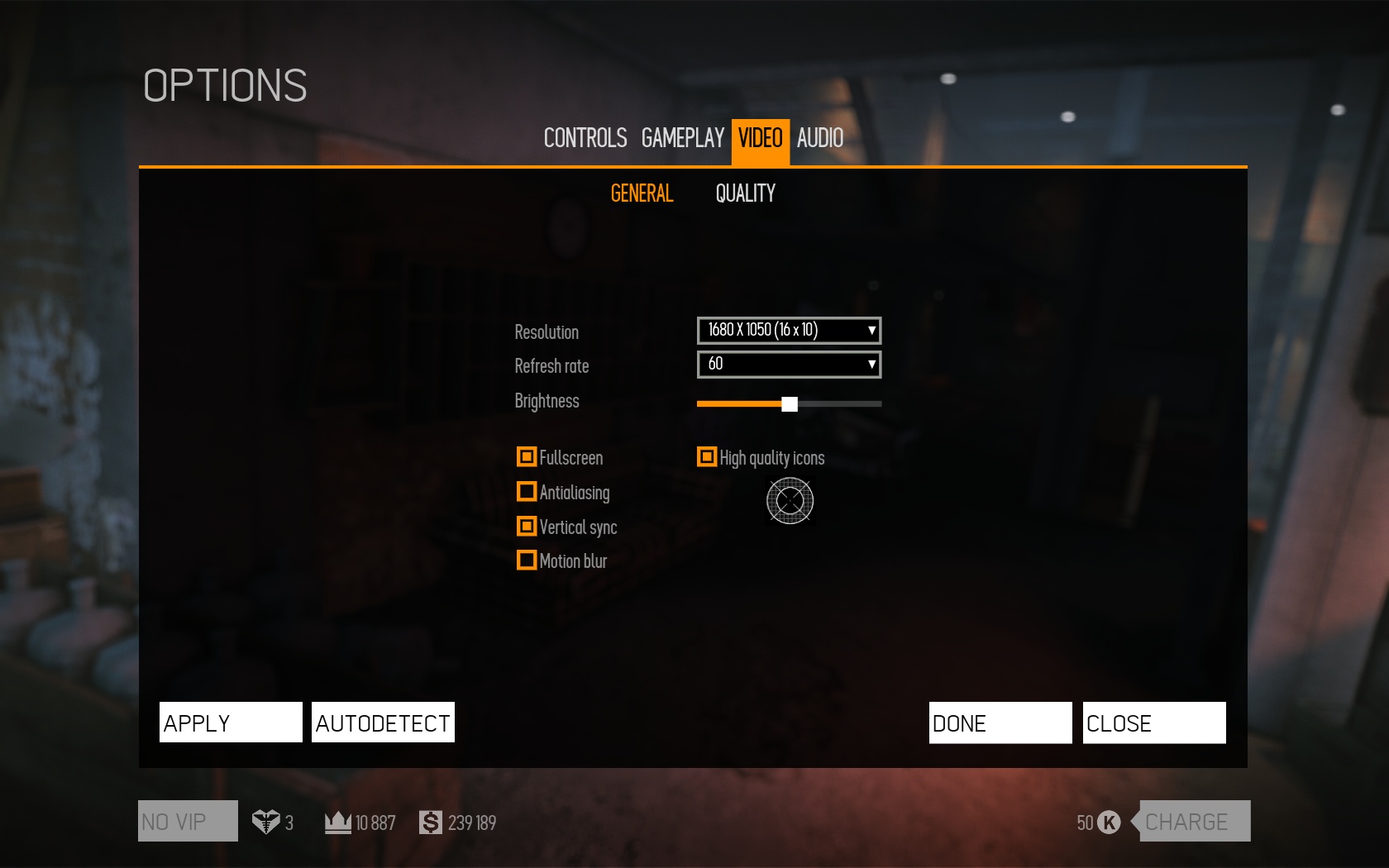Click the No VIP status button
The width and height of the screenshot is (1389, 868).
click(x=188, y=821)
